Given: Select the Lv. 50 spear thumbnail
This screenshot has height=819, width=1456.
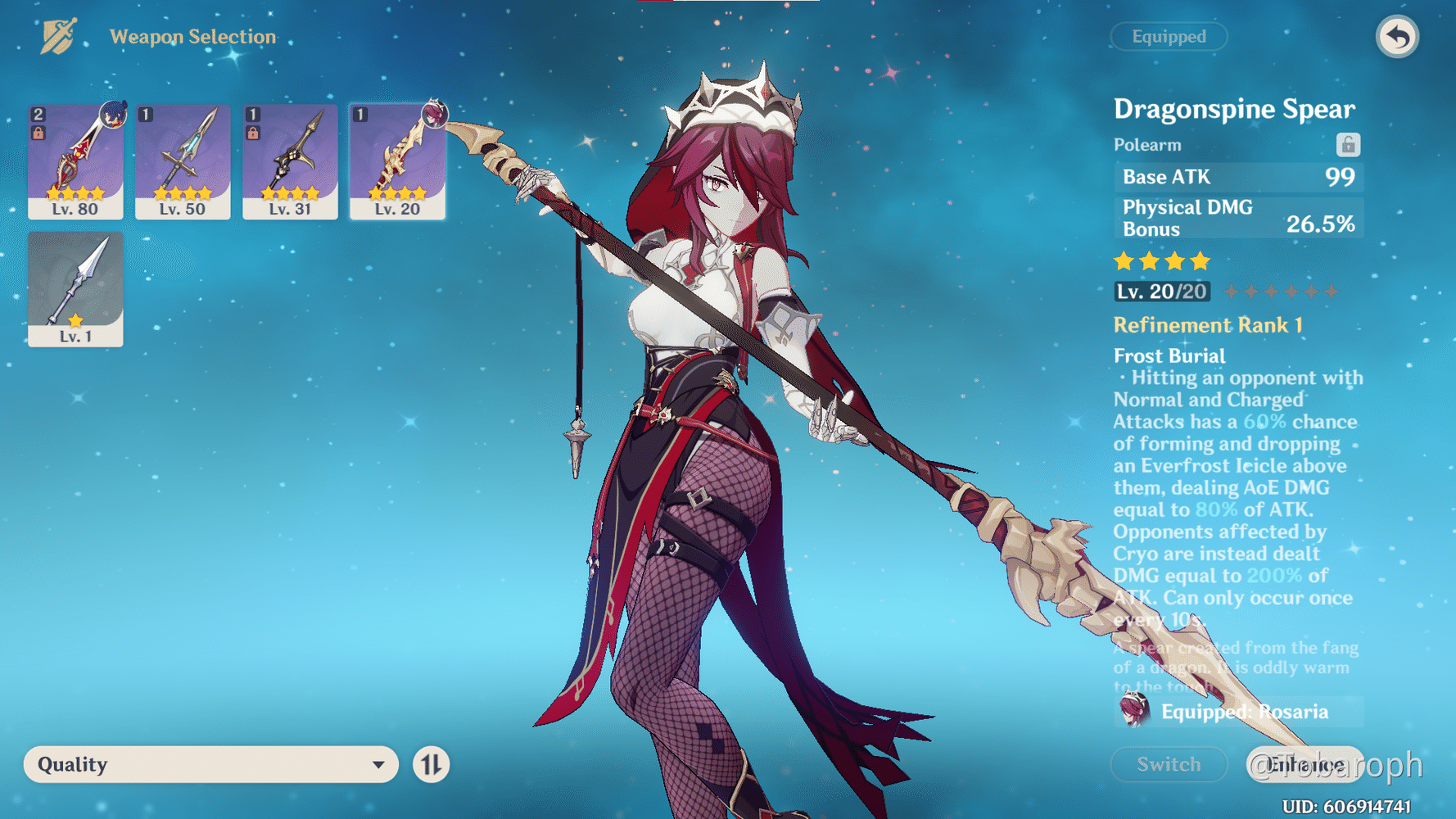Looking at the screenshot, I should point(183,161).
